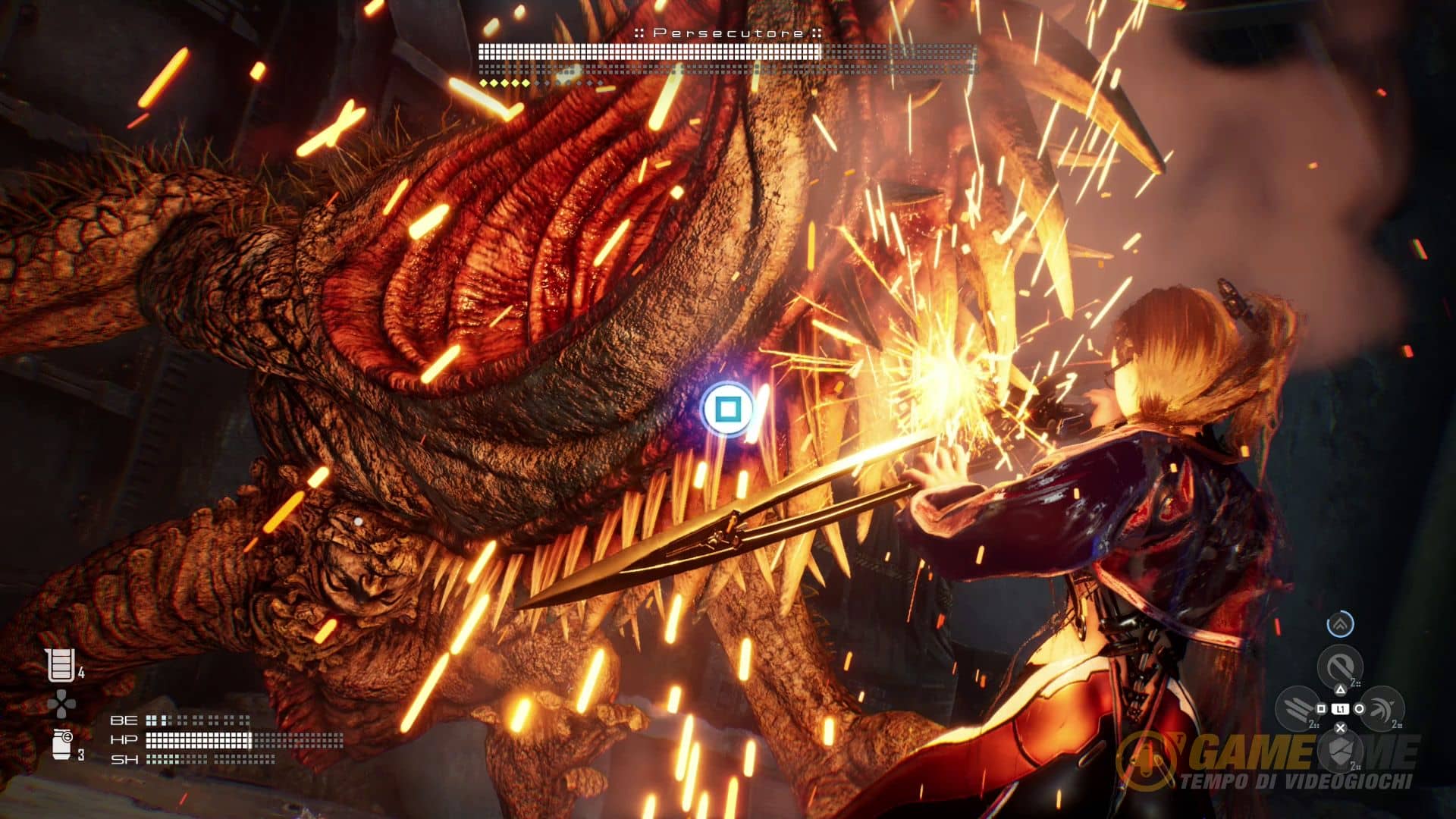
Task: Use the beaker healing item
Action: pos(60,665)
